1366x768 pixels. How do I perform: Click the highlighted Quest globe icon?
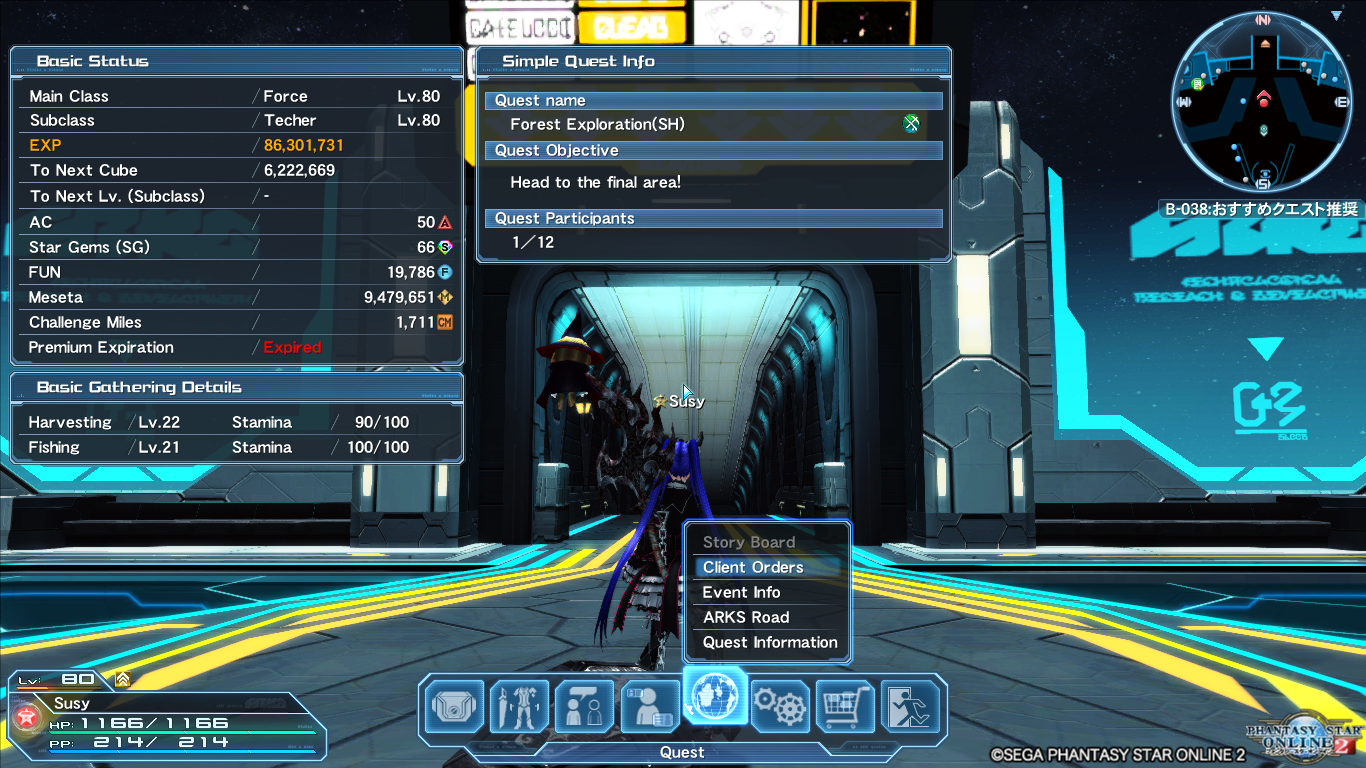click(715, 705)
